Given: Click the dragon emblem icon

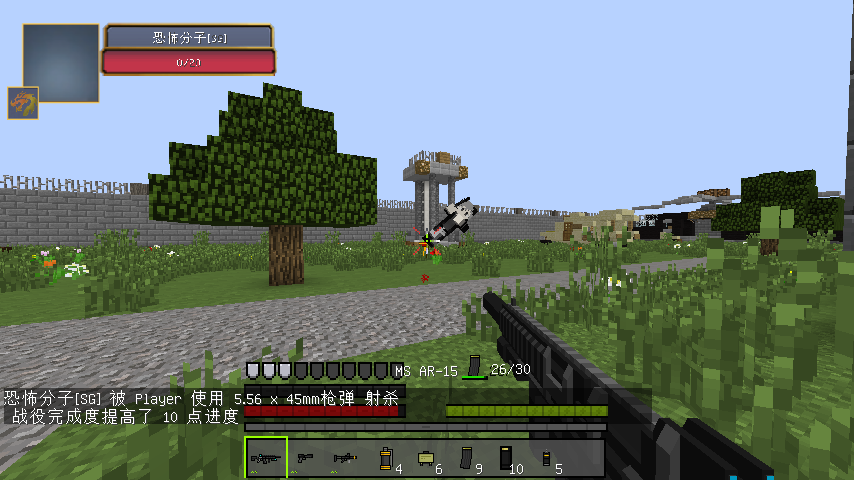Looking at the screenshot, I should click(x=23, y=102).
